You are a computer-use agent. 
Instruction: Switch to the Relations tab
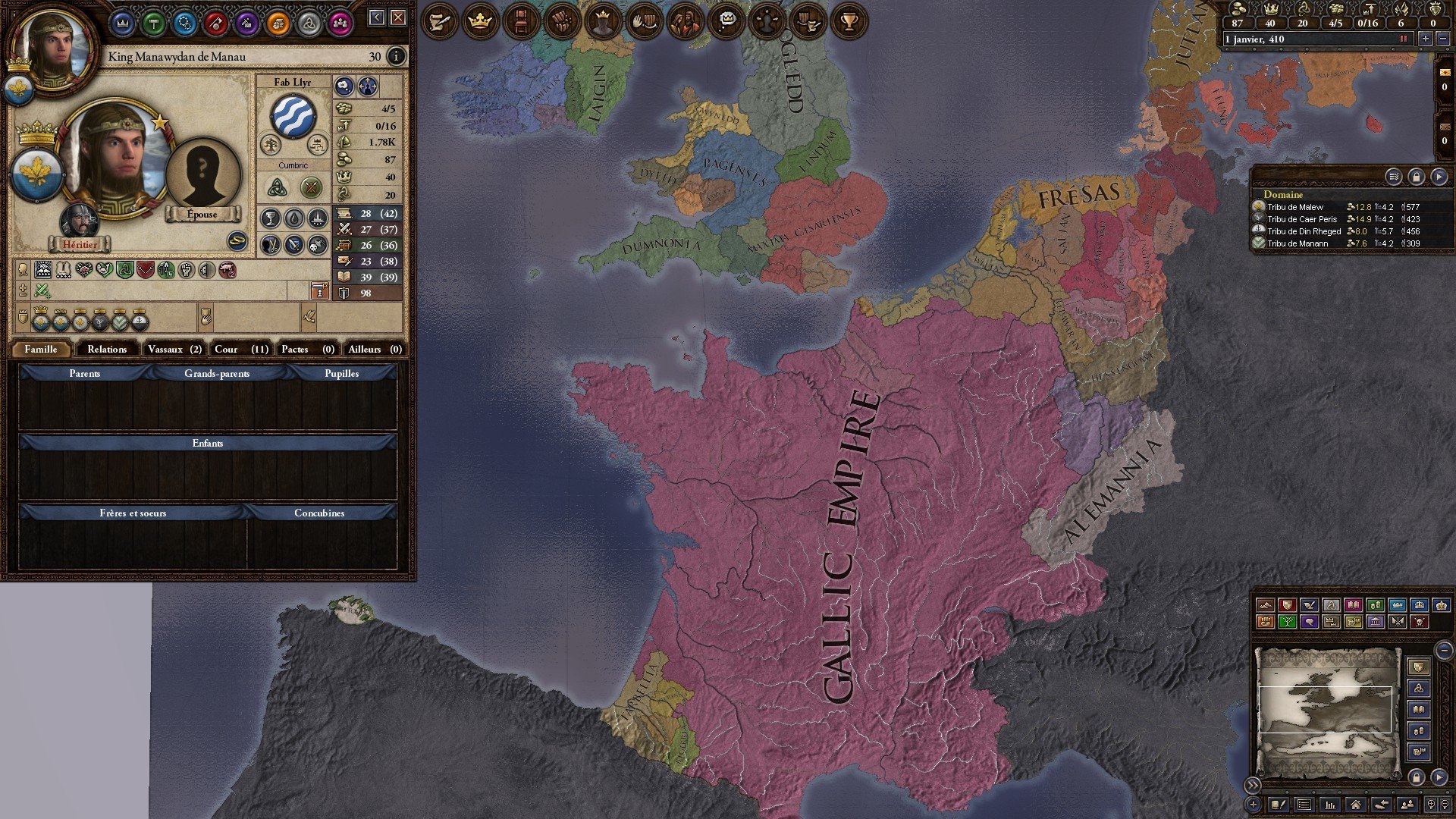(107, 349)
